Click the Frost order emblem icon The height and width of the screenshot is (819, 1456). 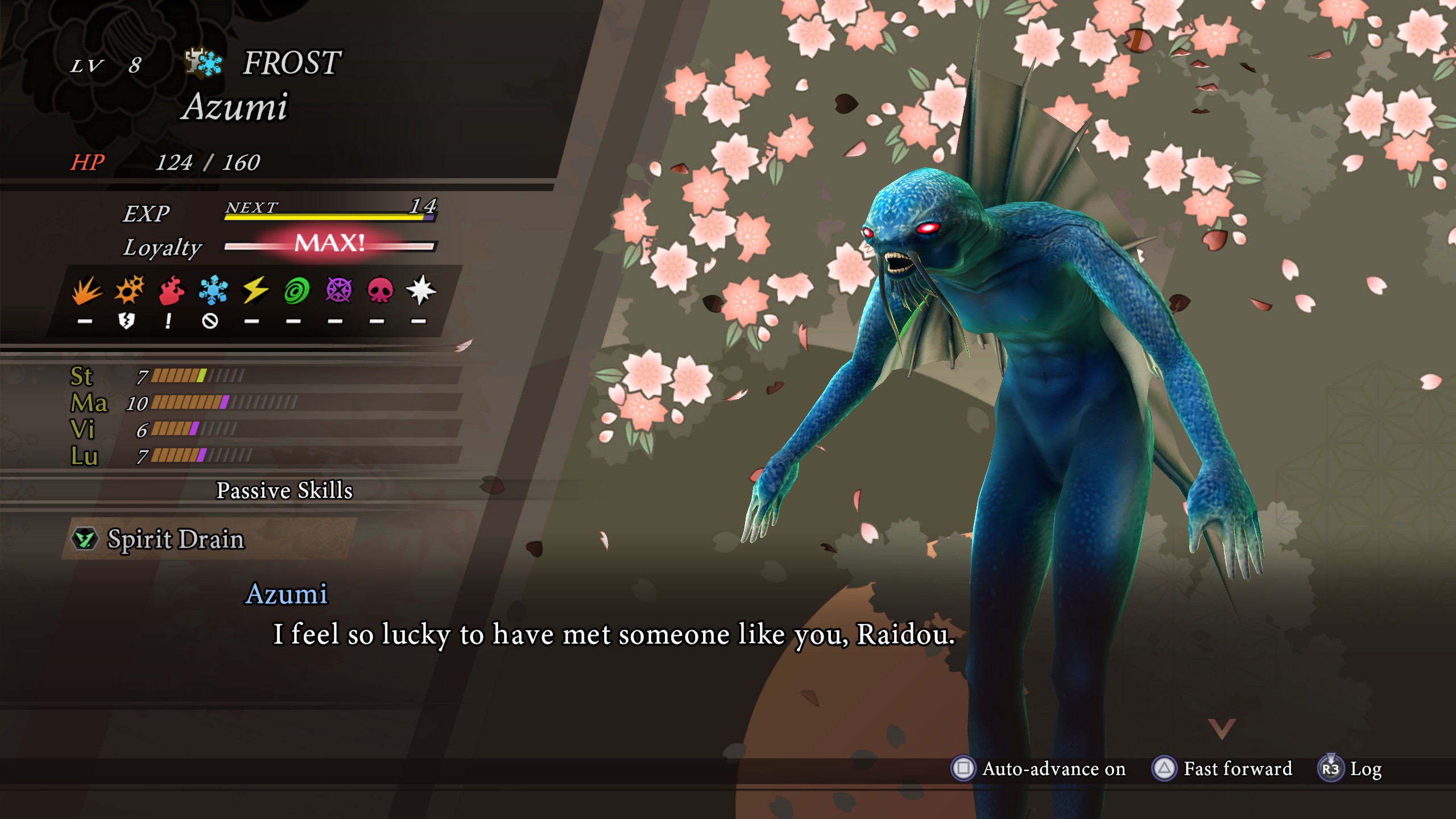pyautogui.click(x=204, y=63)
